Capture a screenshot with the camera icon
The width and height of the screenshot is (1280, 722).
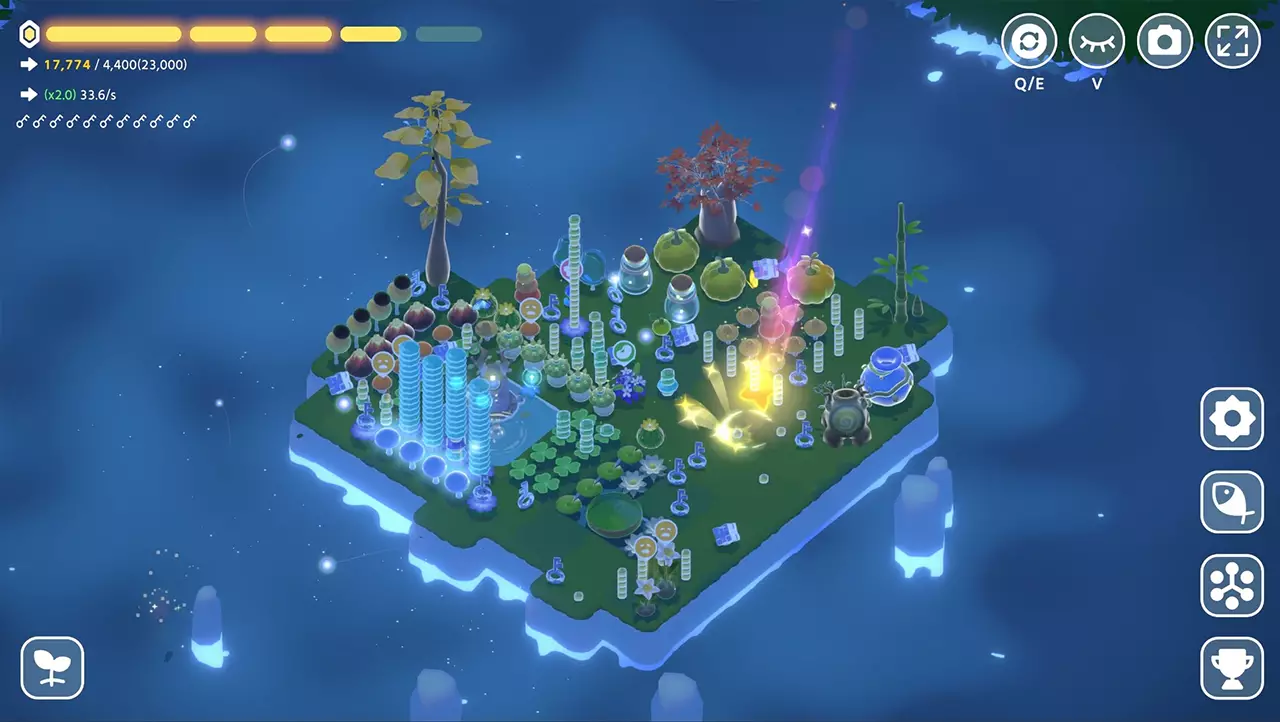click(x=1164, y=42)
